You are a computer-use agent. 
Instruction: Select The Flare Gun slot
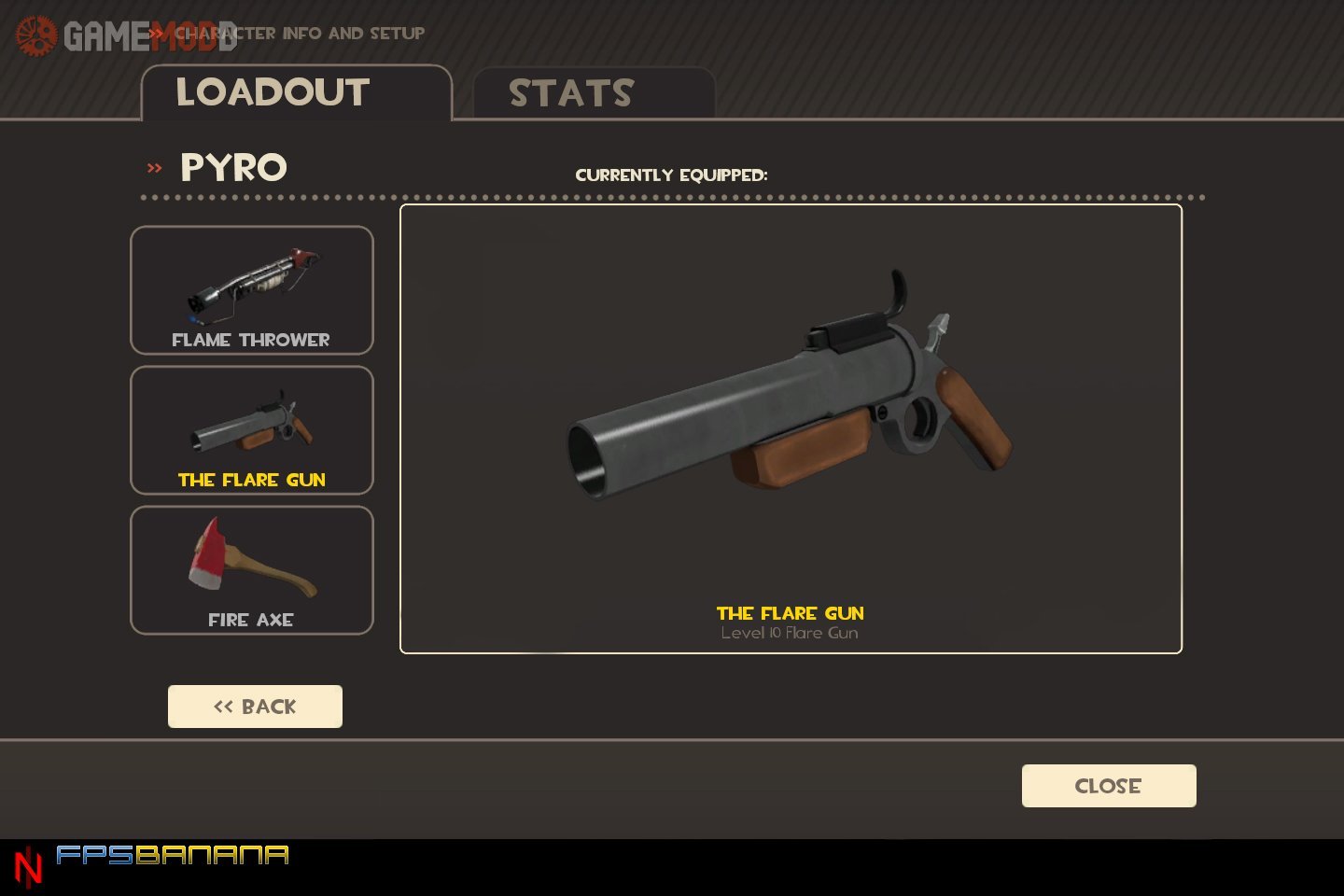[x=252, y=430]
